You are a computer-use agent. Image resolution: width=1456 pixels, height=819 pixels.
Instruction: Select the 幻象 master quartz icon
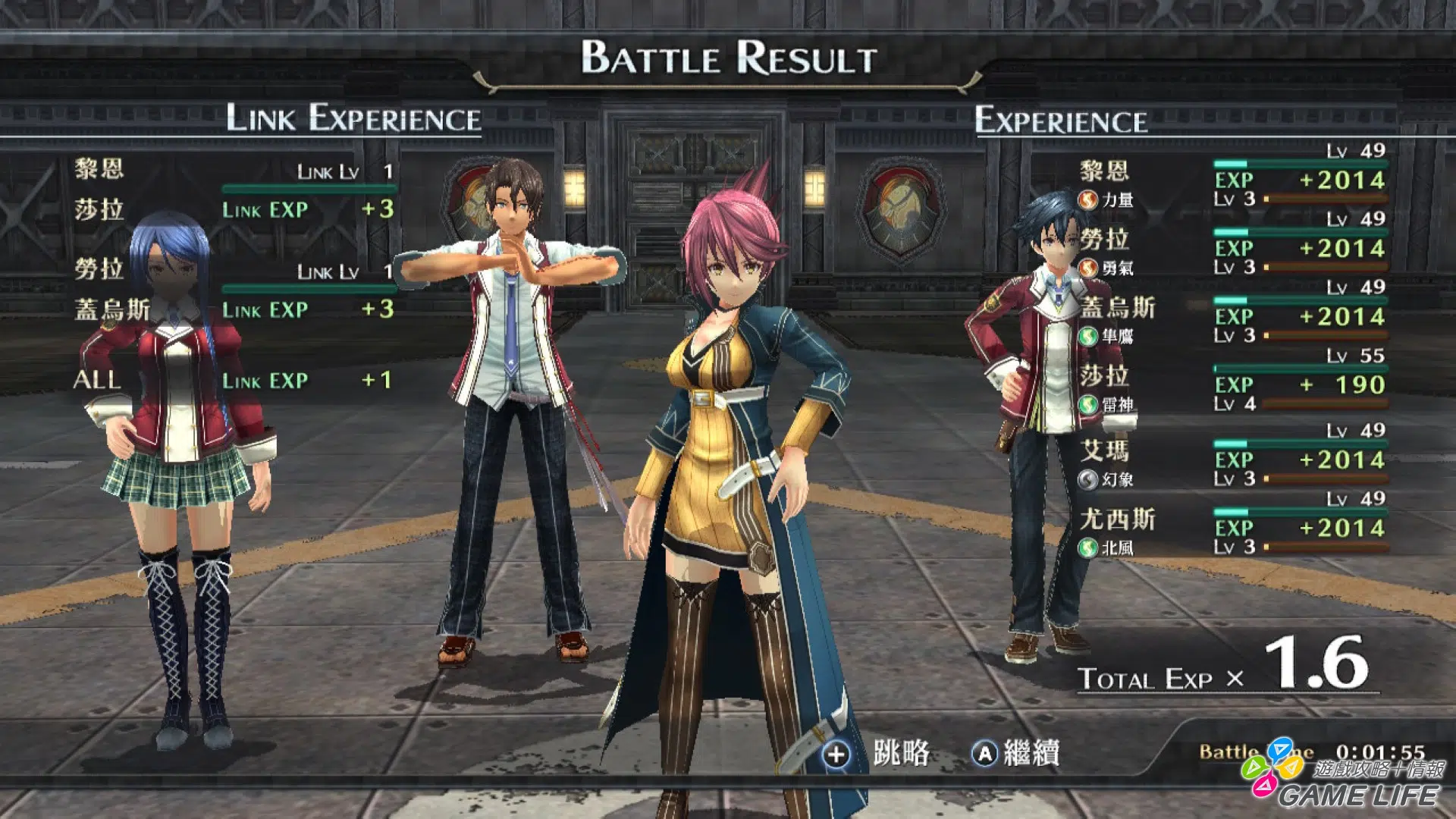point(1087,479)
